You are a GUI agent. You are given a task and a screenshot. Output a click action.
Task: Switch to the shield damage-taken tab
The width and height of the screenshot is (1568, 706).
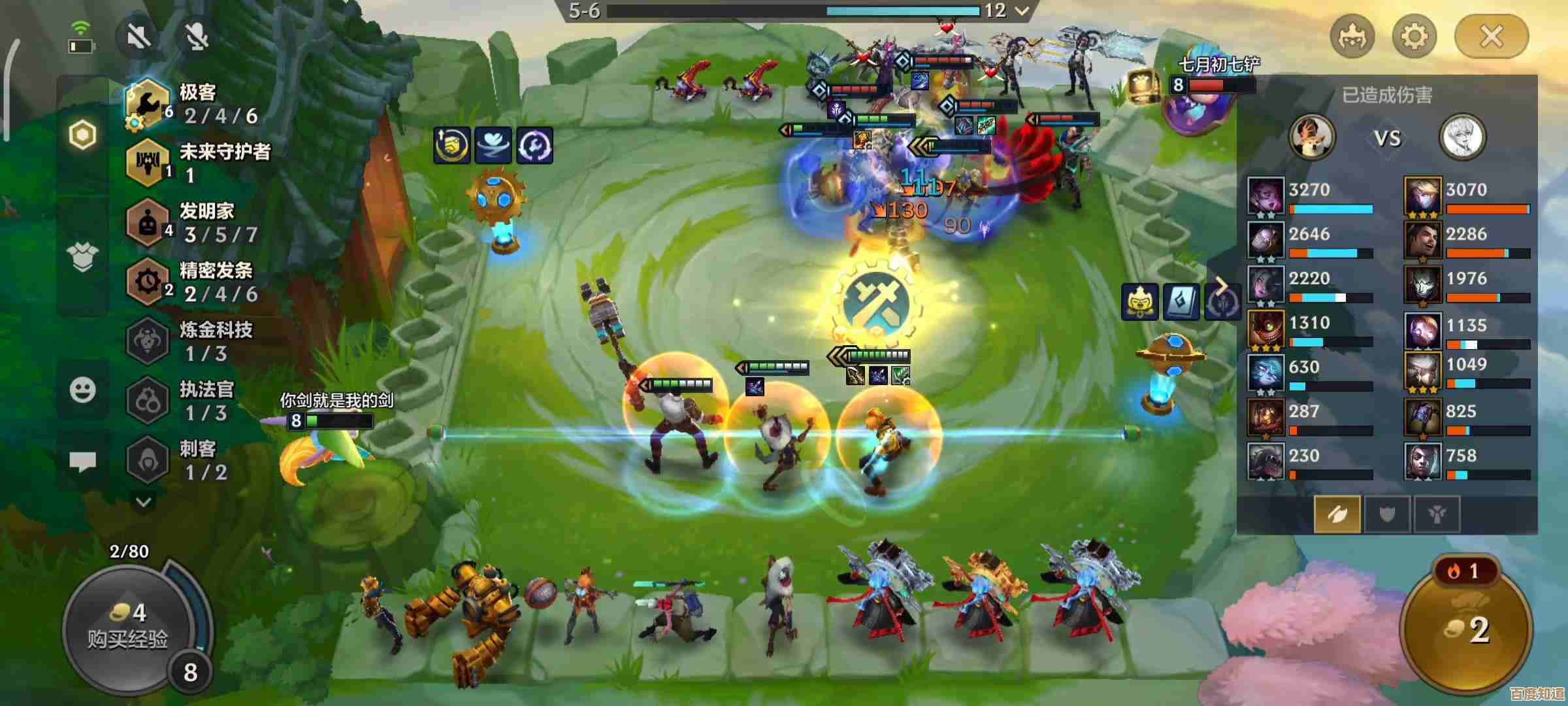click(1387, 514)
